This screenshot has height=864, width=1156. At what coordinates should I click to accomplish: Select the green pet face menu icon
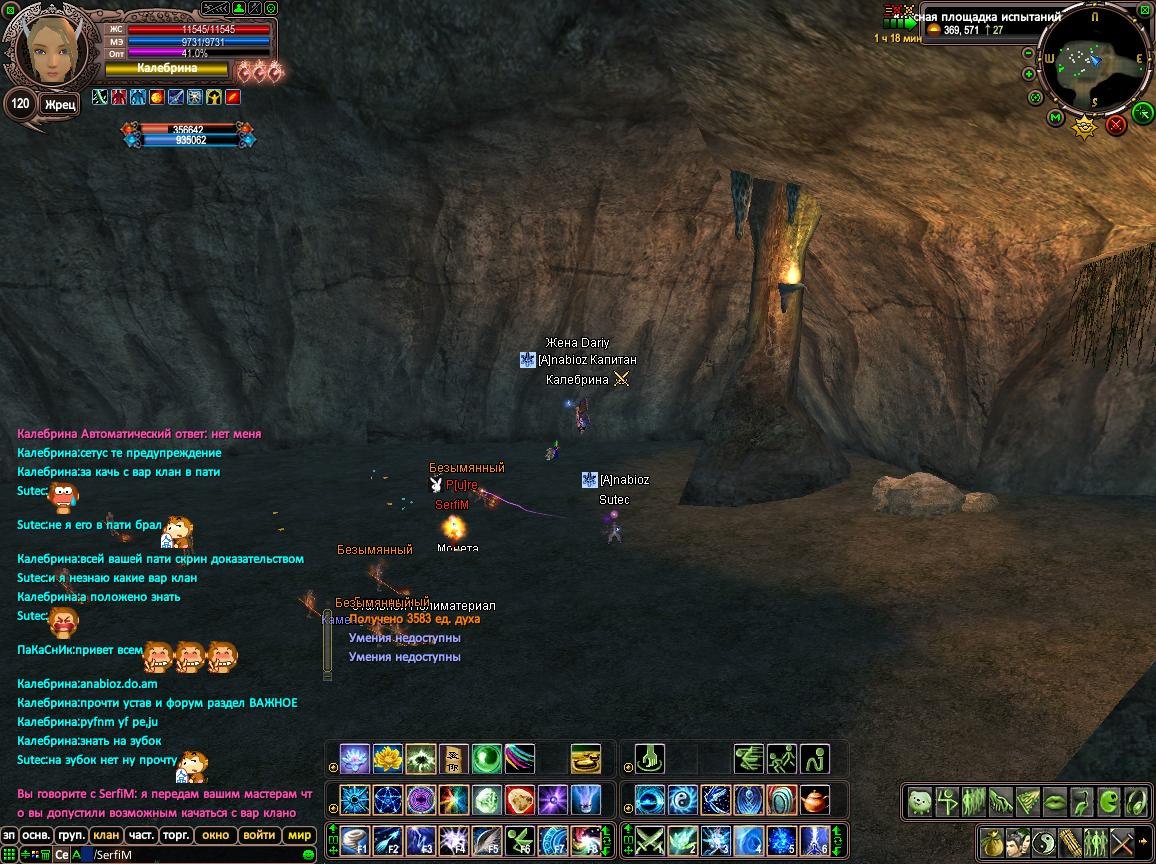(x=920, y=802)
